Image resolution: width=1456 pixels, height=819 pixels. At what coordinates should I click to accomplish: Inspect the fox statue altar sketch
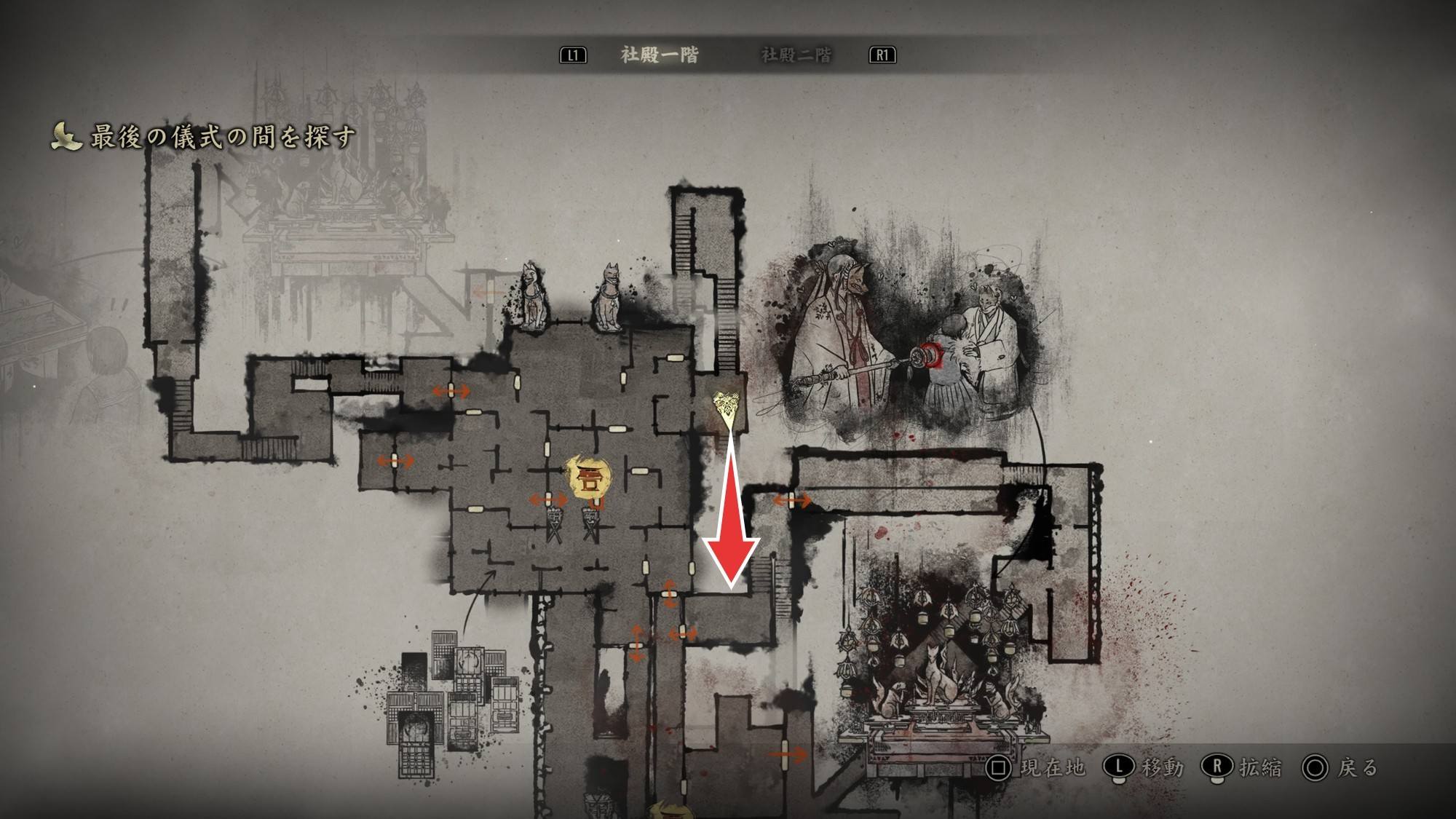point(939,677)
